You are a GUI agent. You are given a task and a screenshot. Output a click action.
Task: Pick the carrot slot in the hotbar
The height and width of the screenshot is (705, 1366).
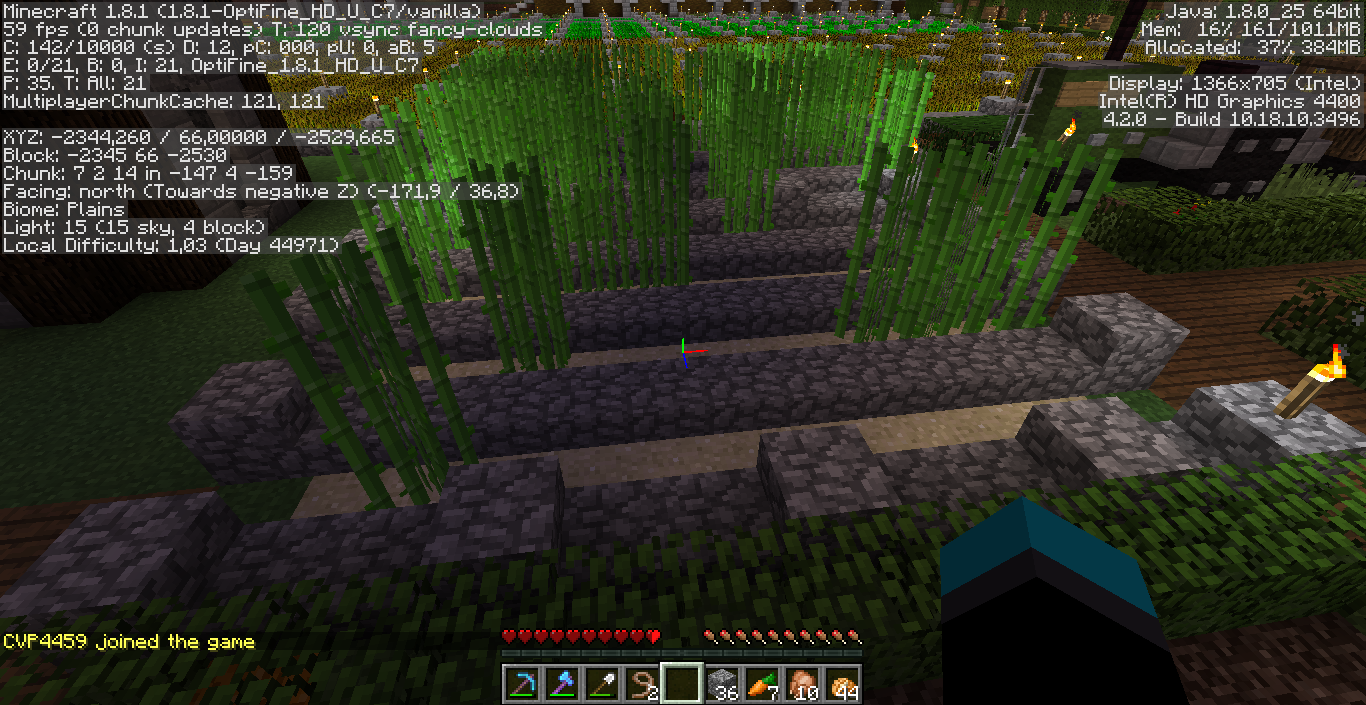(x=760, y=683)
